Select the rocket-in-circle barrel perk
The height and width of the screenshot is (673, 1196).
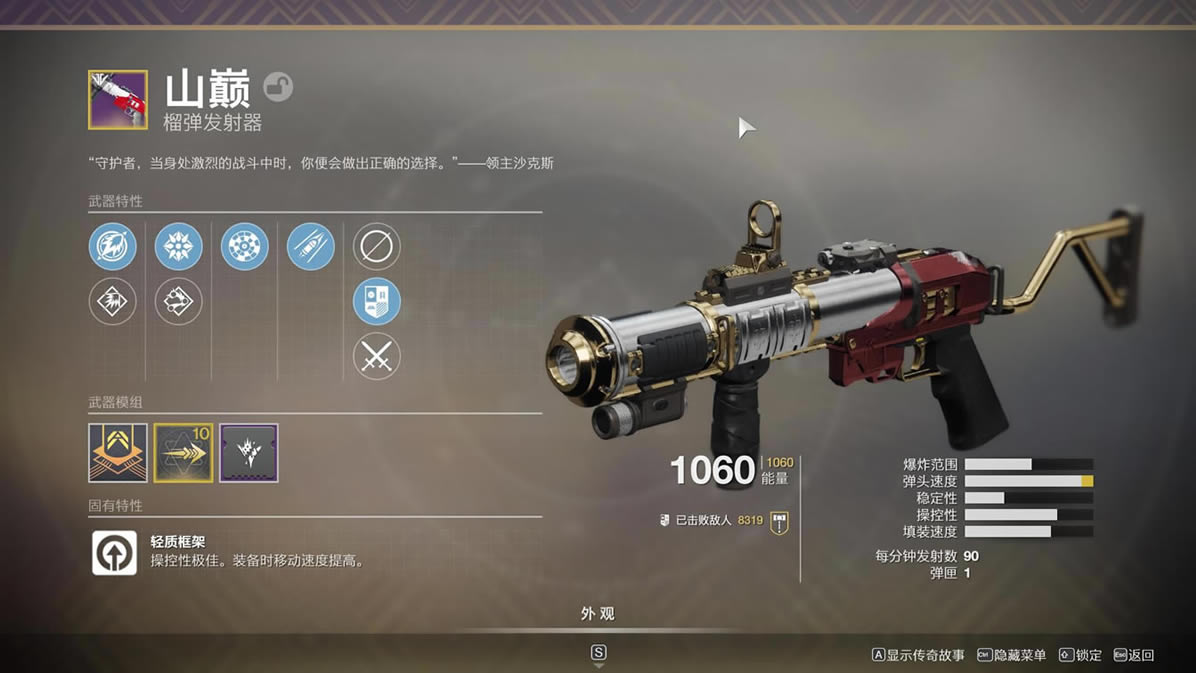[x=113, y=246]
